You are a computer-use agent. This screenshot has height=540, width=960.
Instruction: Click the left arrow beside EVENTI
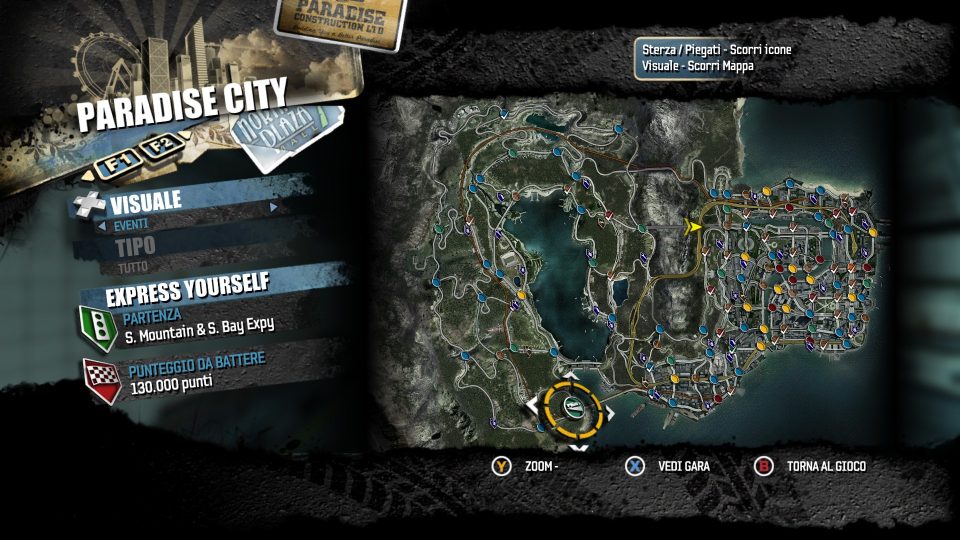point(102,226)
